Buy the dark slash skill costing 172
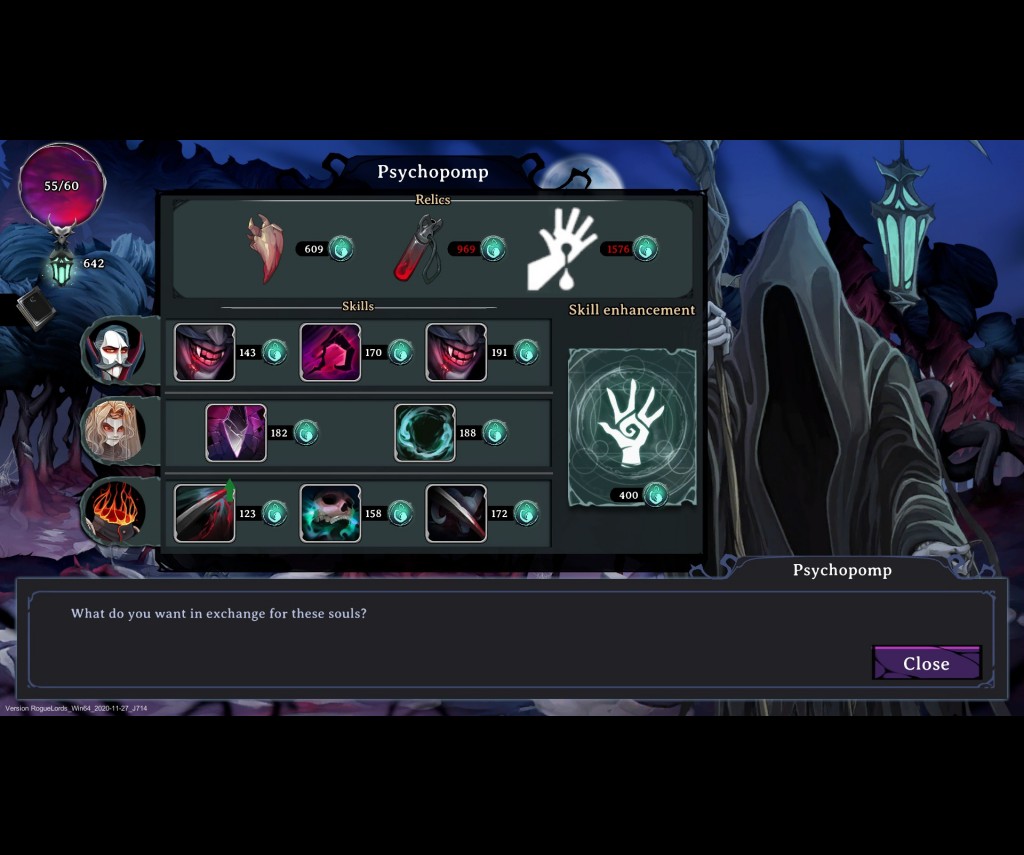 pyautogui.click(x=456, y=513)
